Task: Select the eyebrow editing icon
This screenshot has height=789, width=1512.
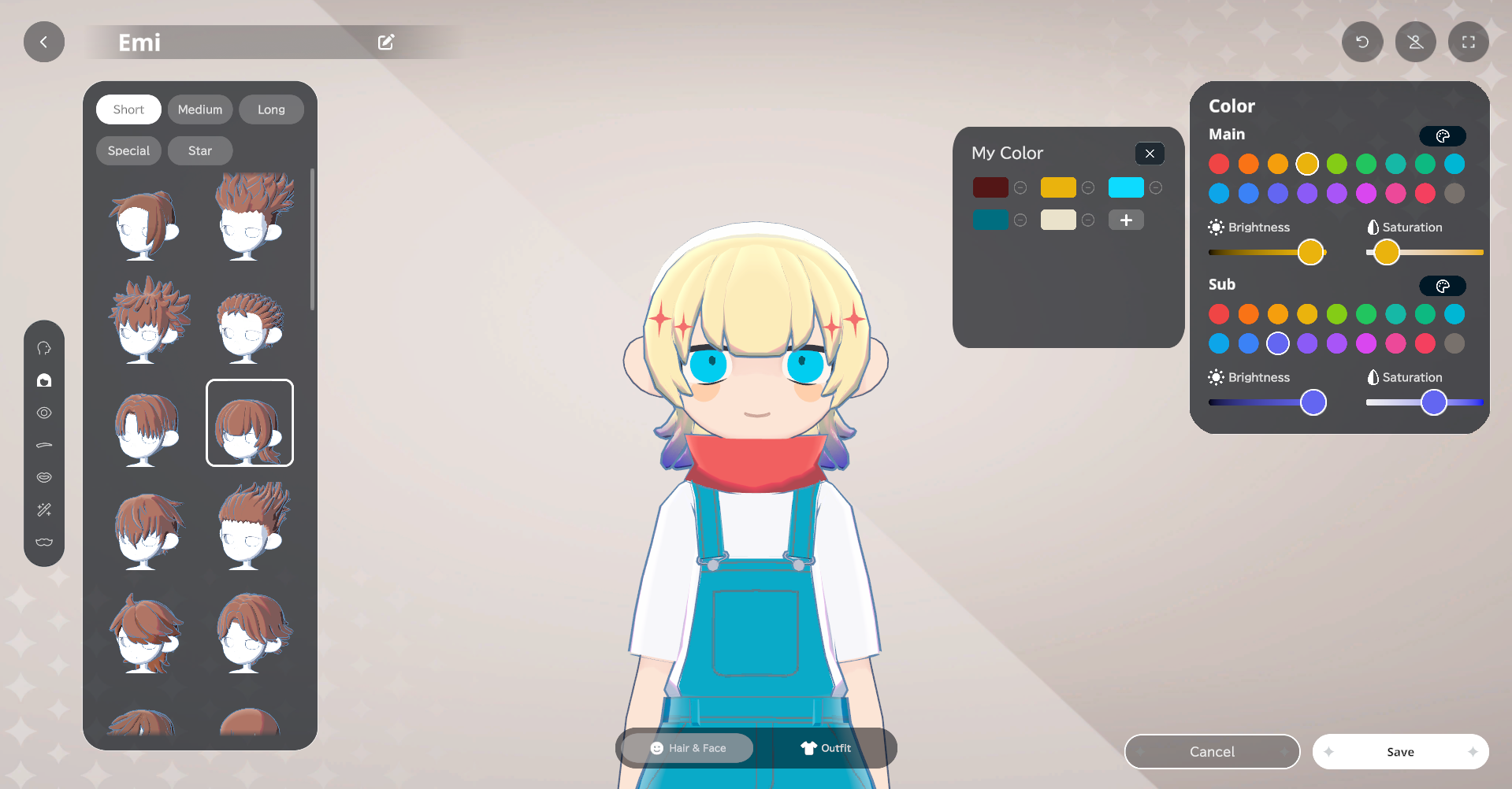Action: coord(44,444)
